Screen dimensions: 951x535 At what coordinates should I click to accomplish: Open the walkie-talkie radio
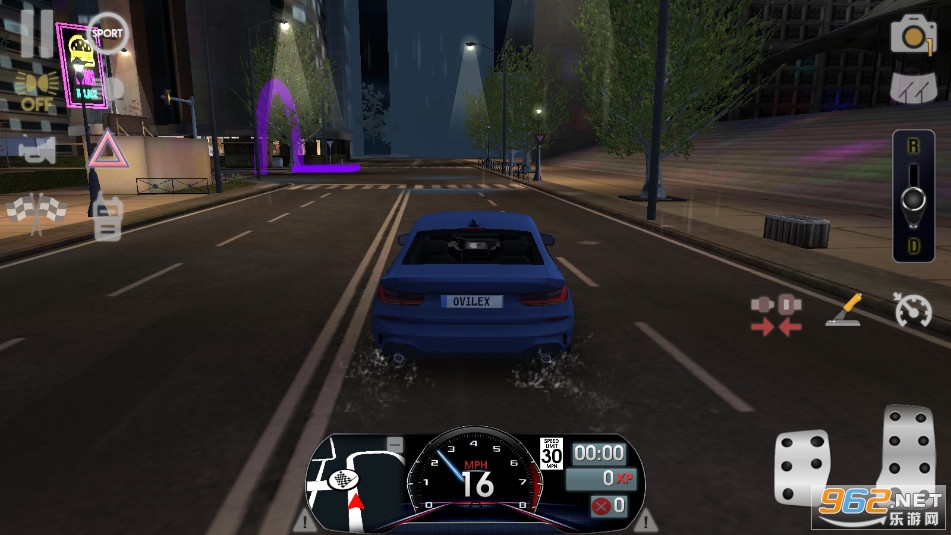(107, 217)
